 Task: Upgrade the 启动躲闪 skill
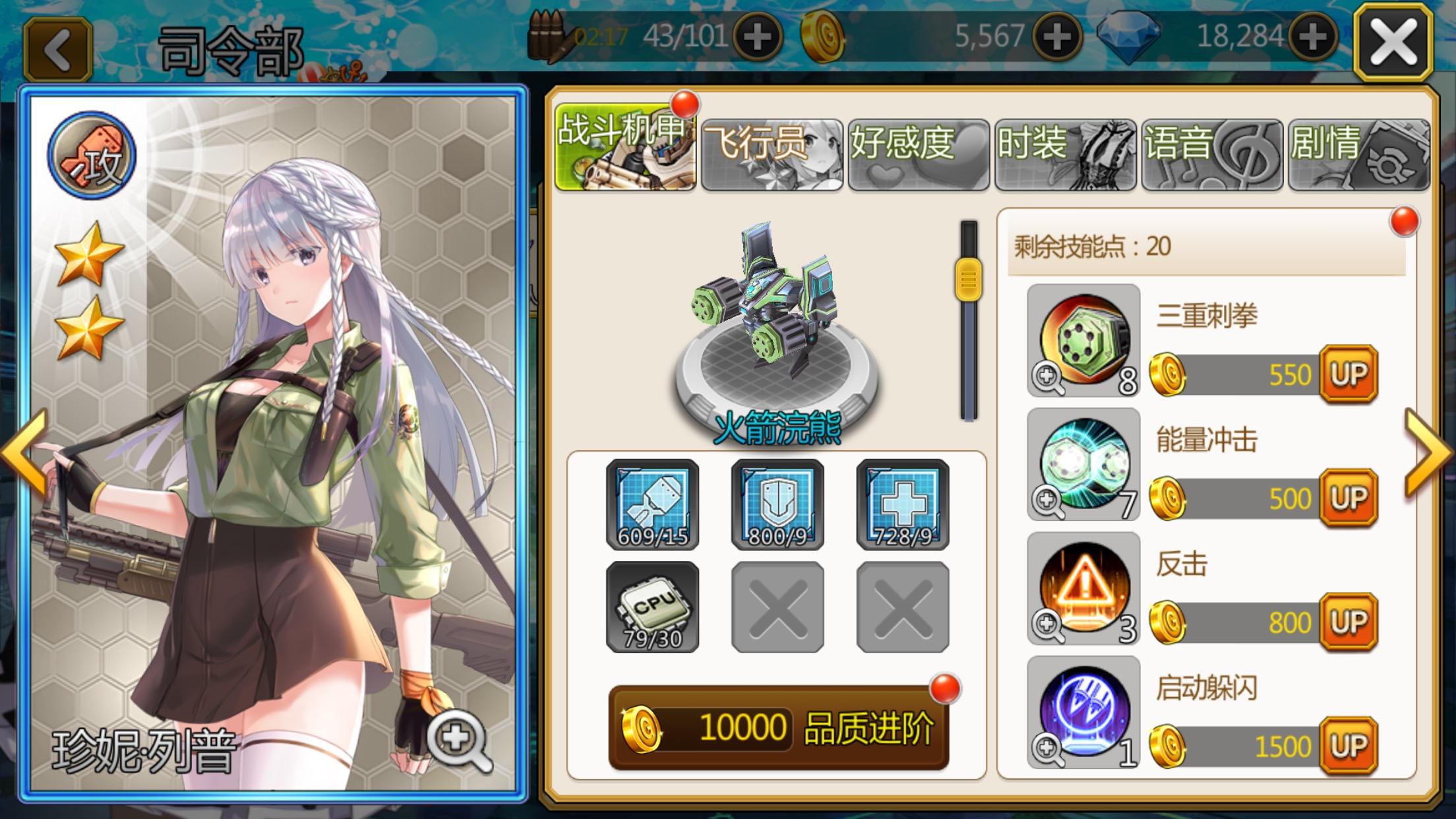coord(1349,746)
